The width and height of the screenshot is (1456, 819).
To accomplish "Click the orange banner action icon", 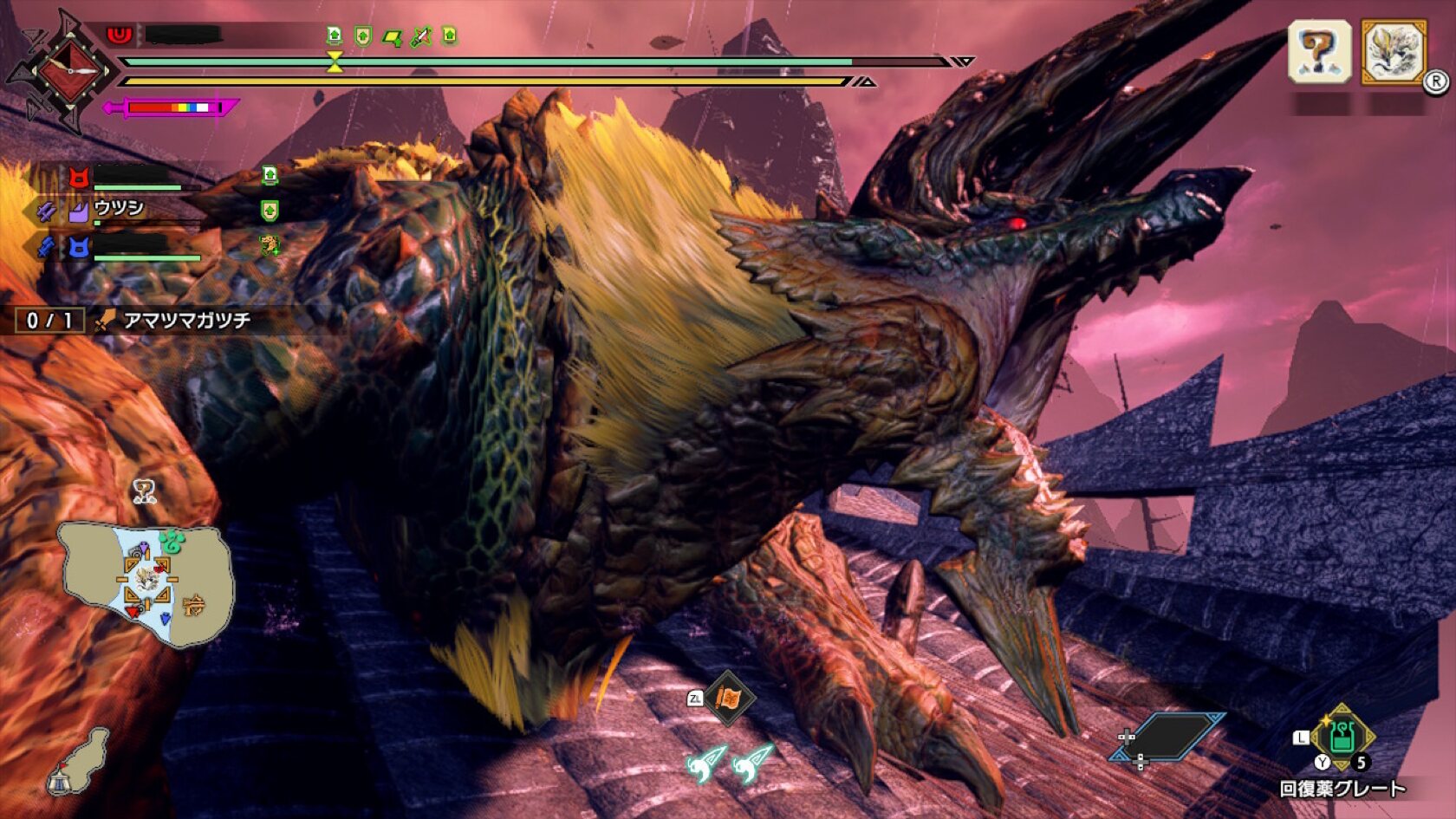I will point(729,698).
